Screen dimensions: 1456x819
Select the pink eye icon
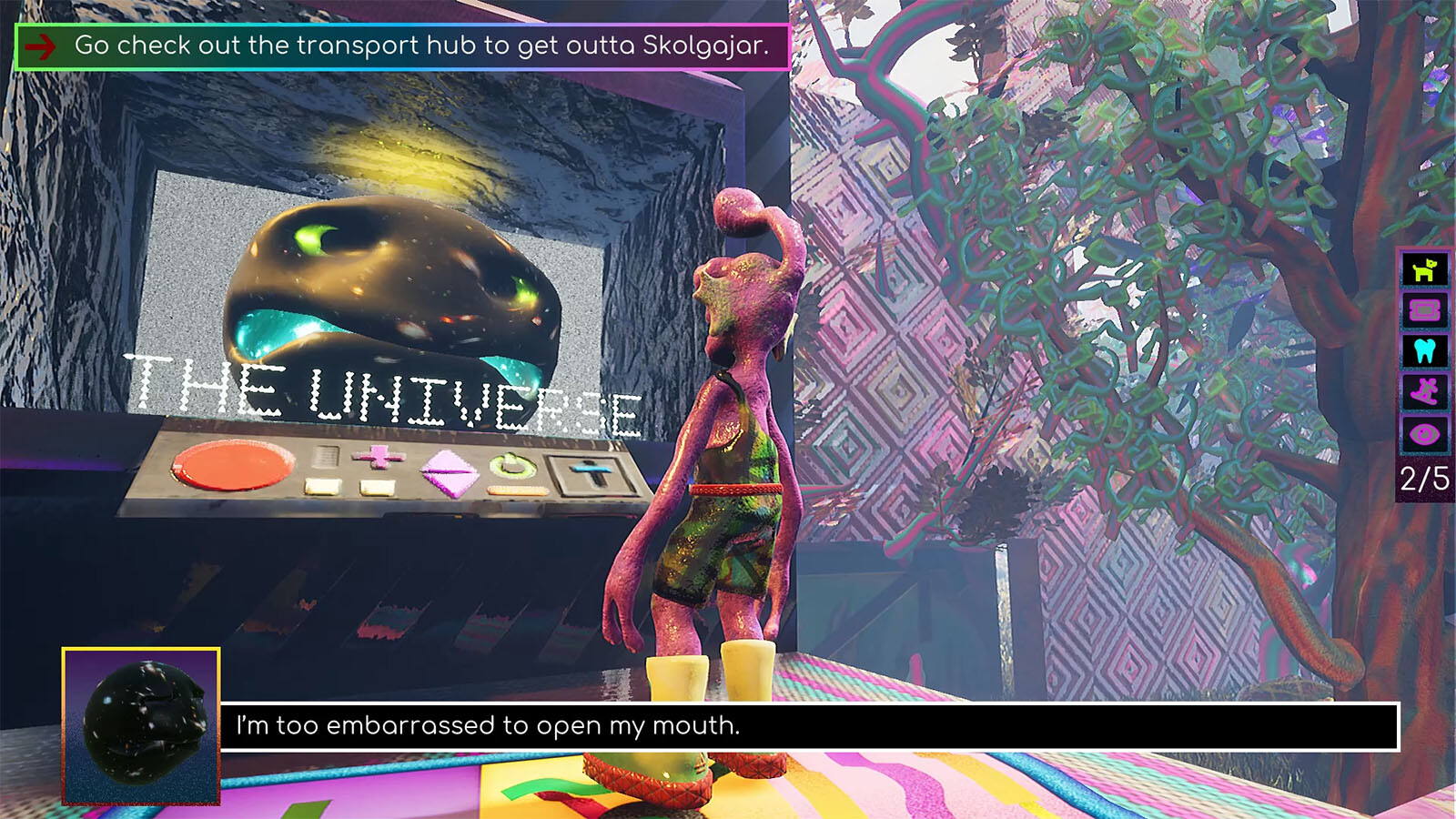pyautogui.click(x=1424, y=434)
